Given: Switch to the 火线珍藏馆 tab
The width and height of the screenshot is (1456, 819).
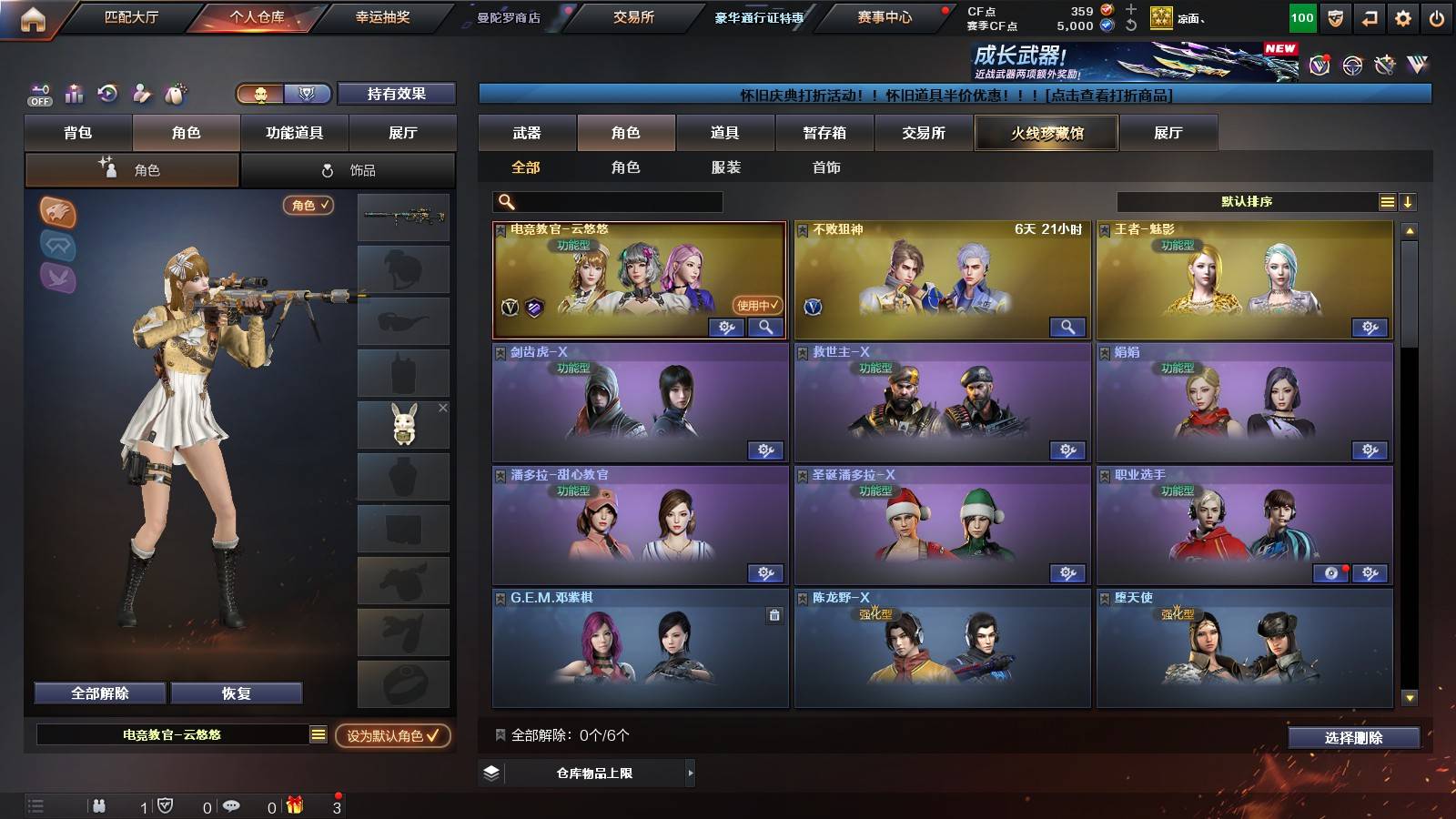Looking at the screenshot, I should coord(1046,133).
